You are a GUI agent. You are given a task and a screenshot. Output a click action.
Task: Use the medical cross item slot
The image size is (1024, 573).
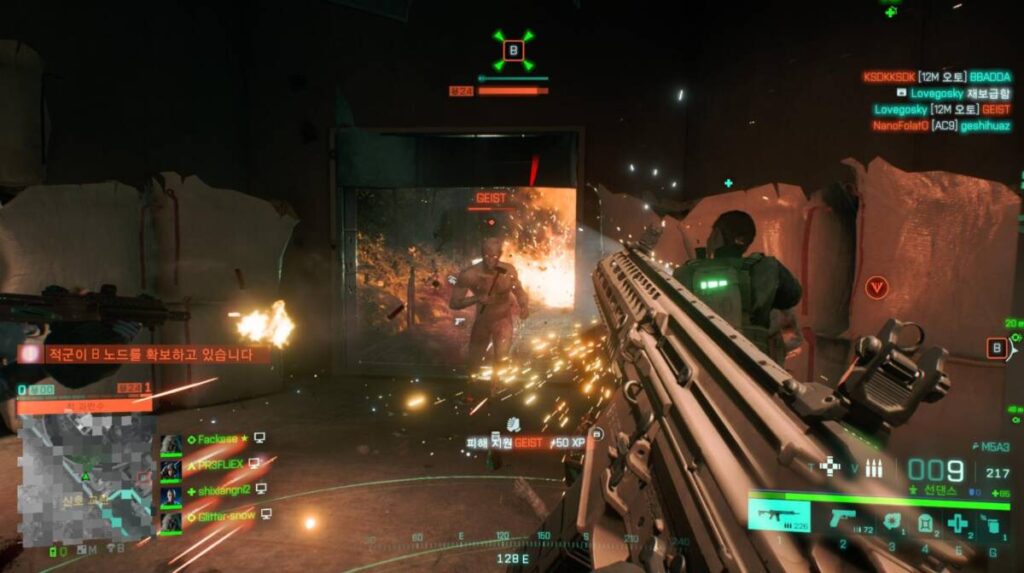[x=957, y=522]
